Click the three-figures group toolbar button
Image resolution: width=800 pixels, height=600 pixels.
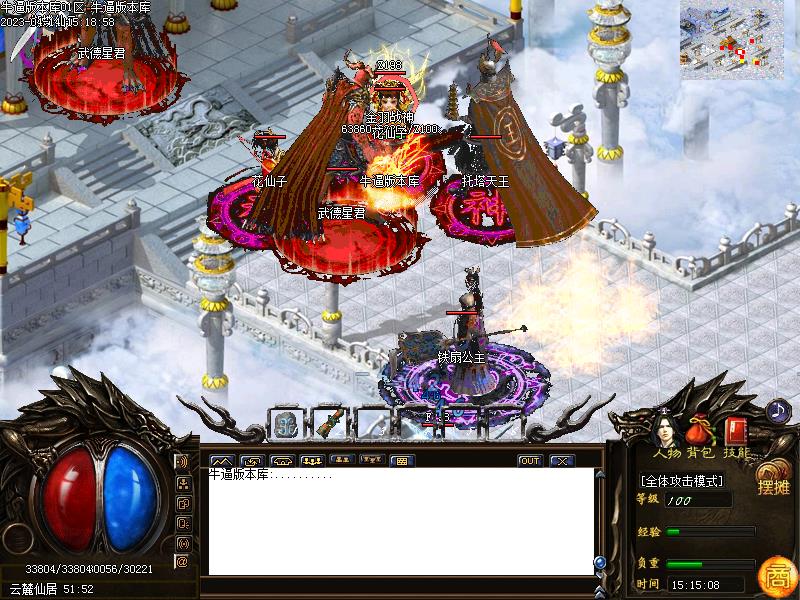pos(311,461)
